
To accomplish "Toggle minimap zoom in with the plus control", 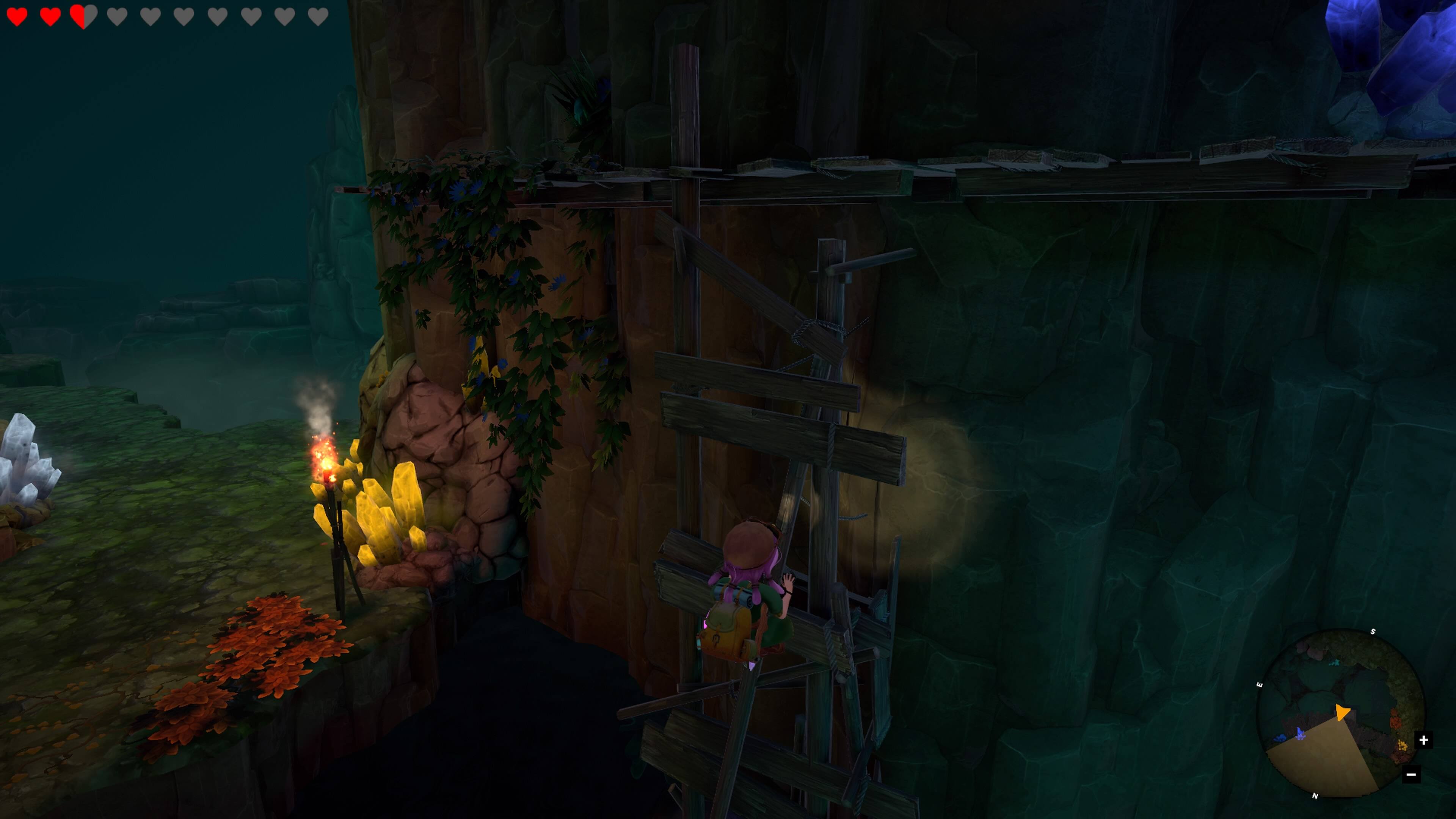I will click(x=1425, y=741).
